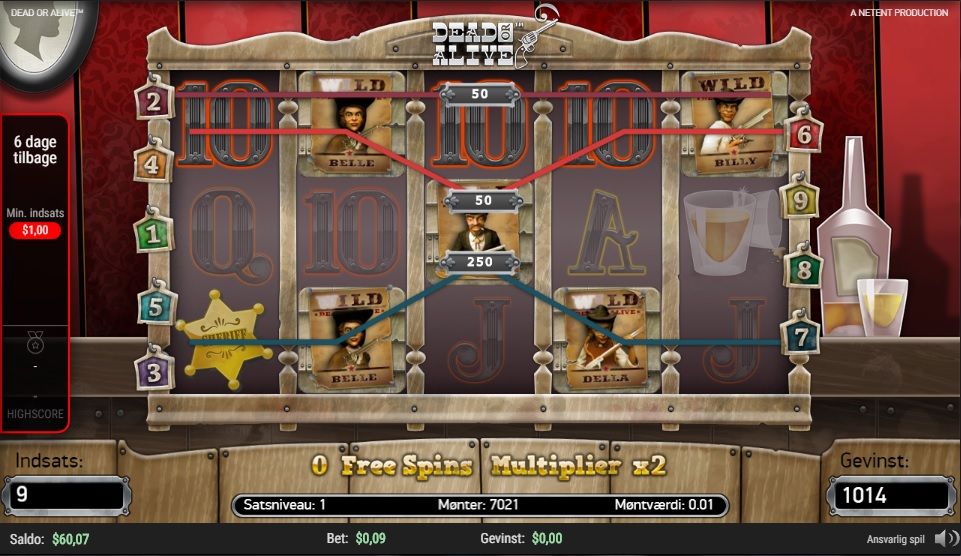Choose payline tag number 4
The height and width of the screenshot is (556, 961).
[152, 163]
